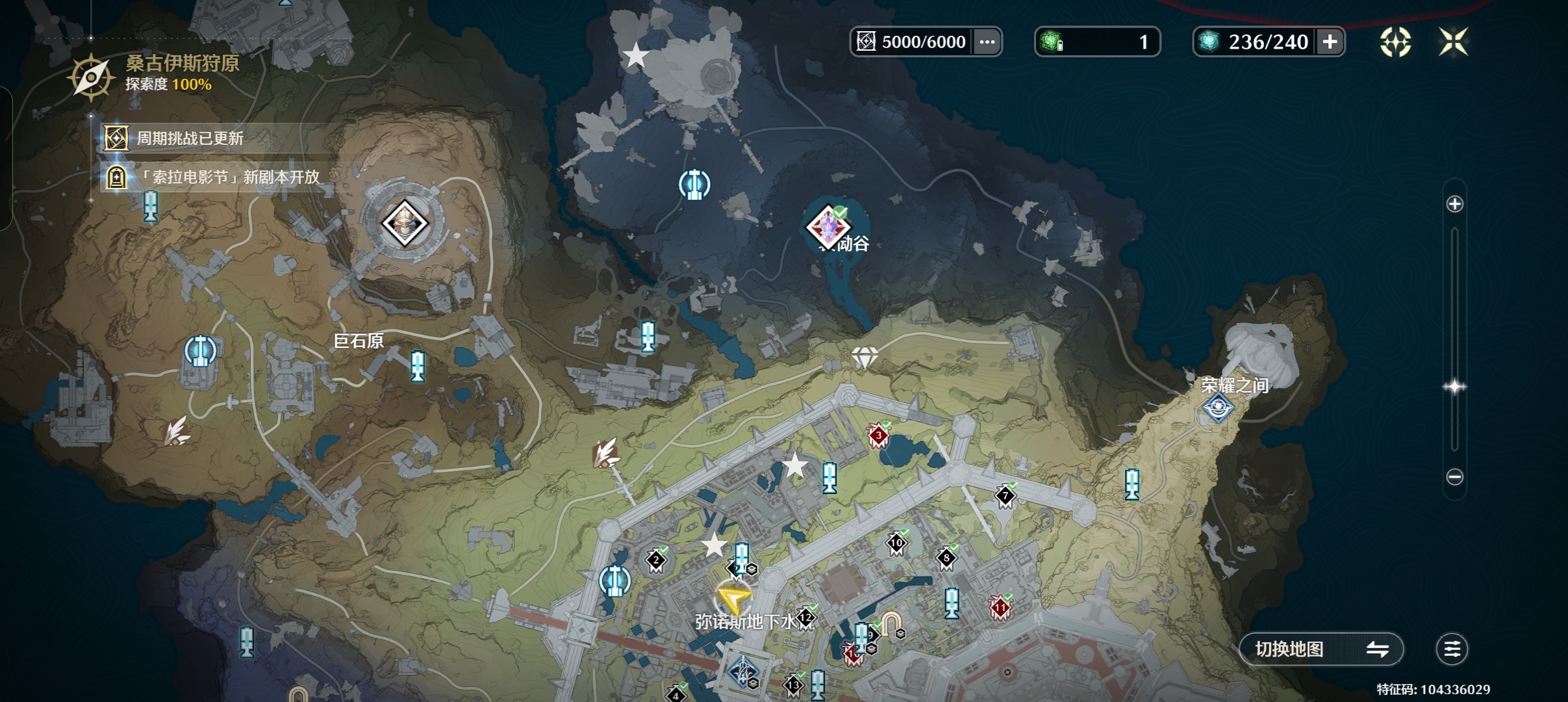Select the black marker numbered 10
Viewport: 1568px width, 702px height.
[x=896, y=543]
